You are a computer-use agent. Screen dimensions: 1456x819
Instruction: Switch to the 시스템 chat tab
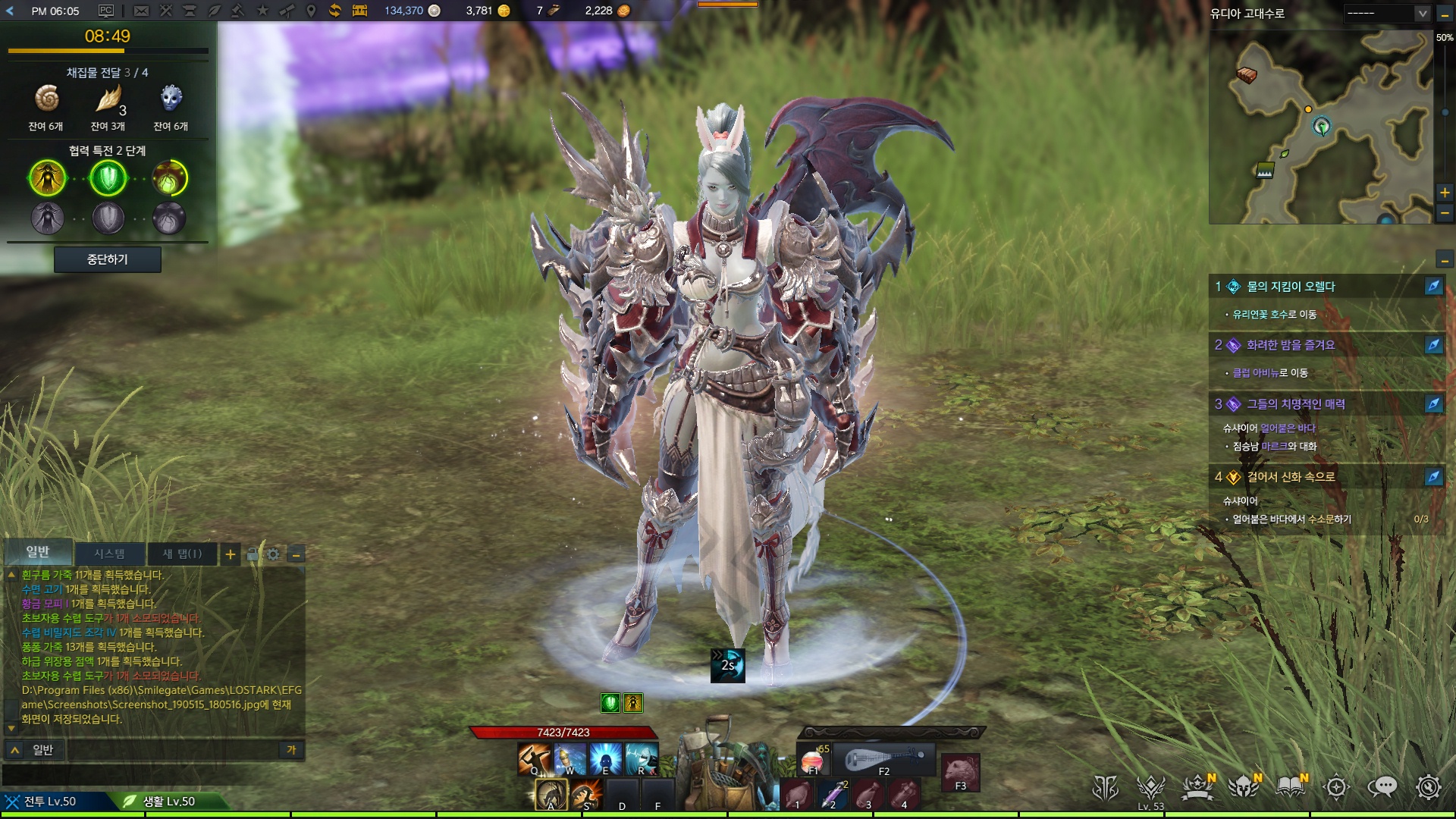pos(110,554)
